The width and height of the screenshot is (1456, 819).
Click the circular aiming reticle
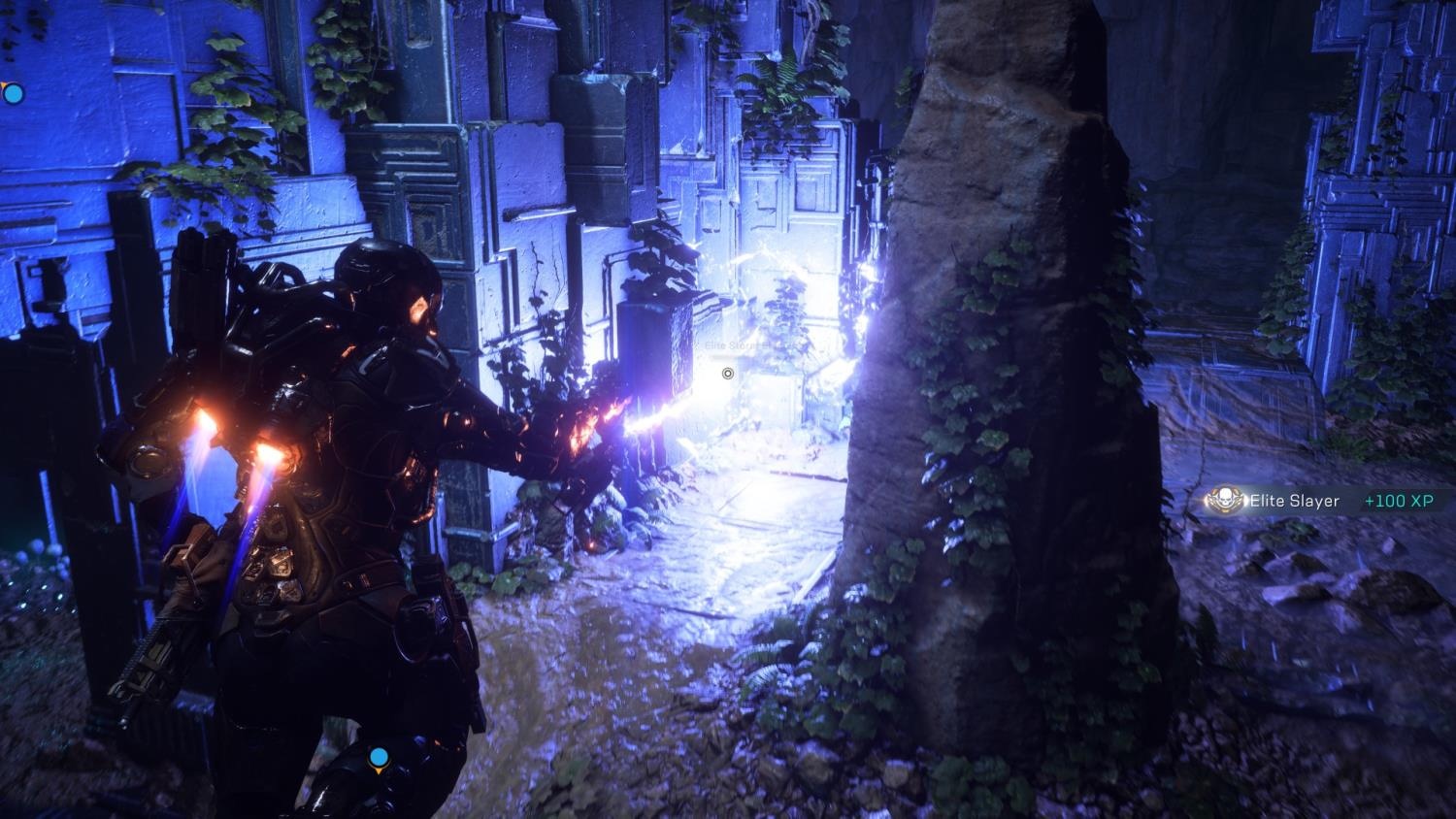[728, 373]
